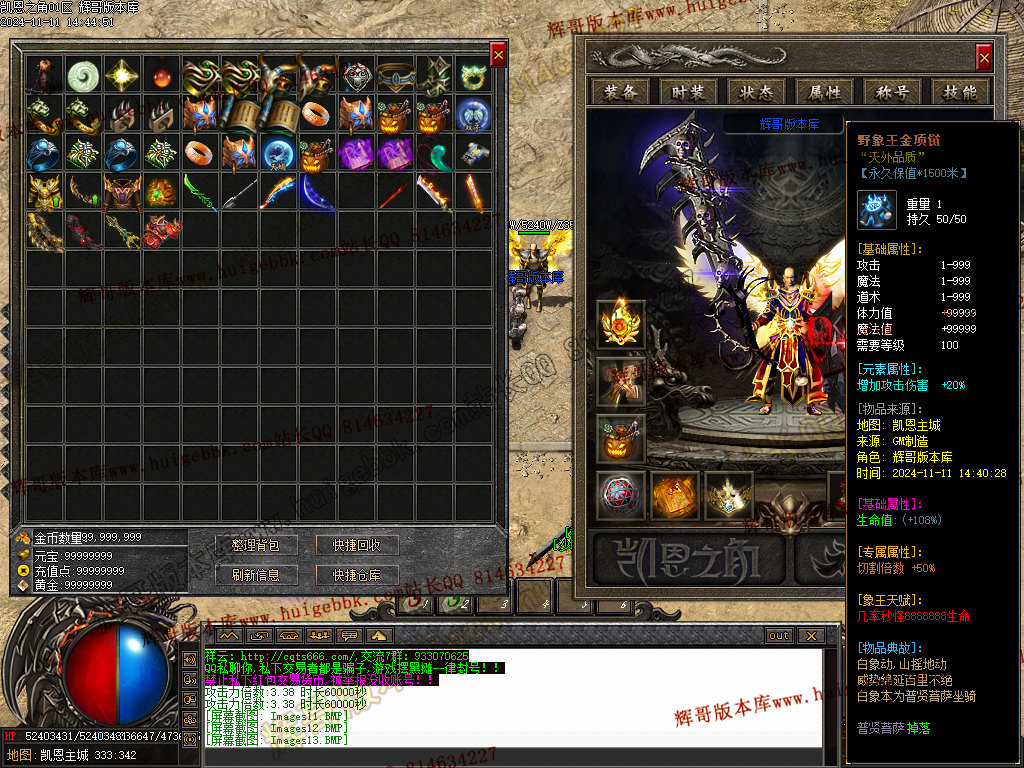Image resolution: width=1024 pixels, height=768 pixels.
Task: Click the equipped golden crown slot
Action: [x=729, y=494]
